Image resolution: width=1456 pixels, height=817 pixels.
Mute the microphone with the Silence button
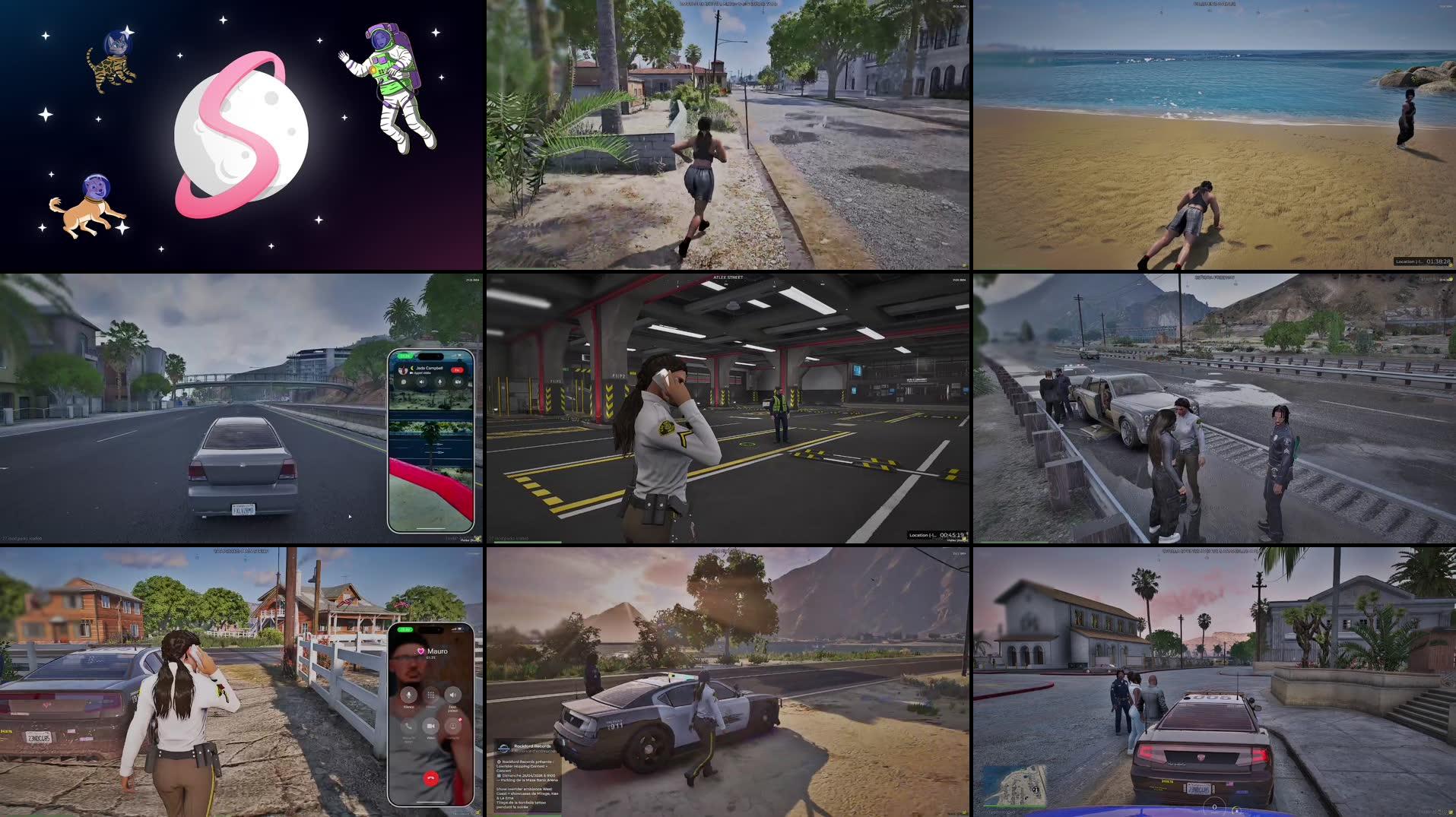(409, 695)
